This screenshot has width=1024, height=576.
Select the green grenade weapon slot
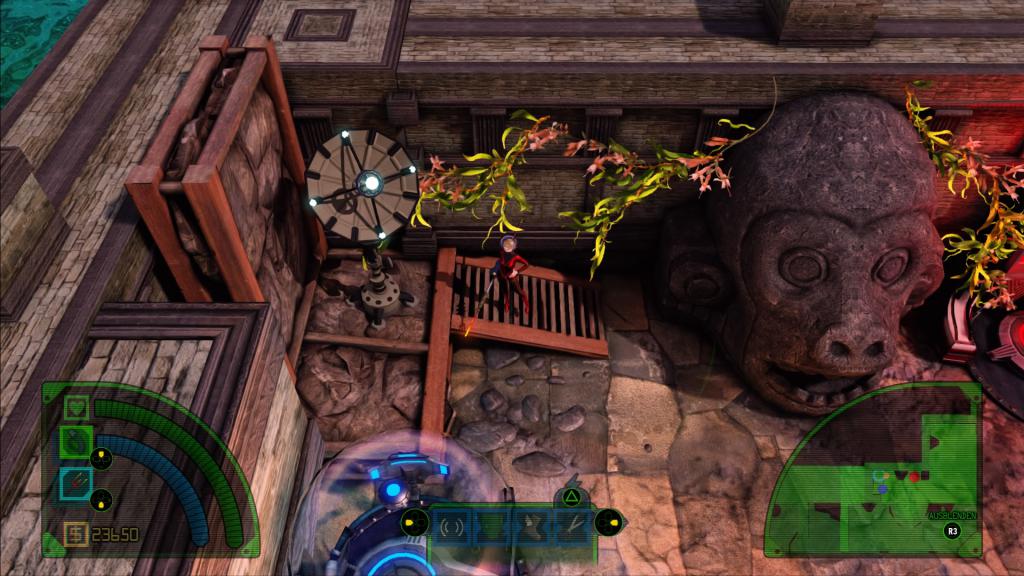click(77, 440)
